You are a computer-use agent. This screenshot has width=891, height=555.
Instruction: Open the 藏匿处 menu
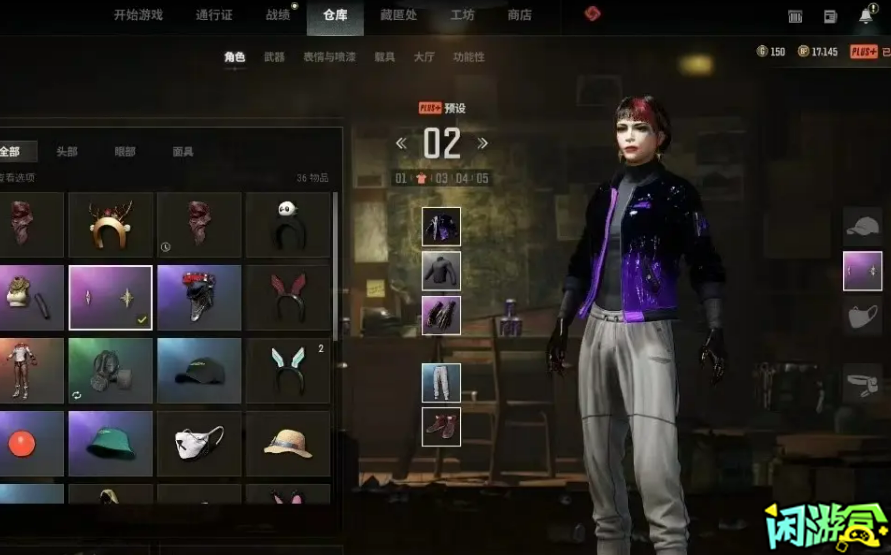click(x=401, y=15)
